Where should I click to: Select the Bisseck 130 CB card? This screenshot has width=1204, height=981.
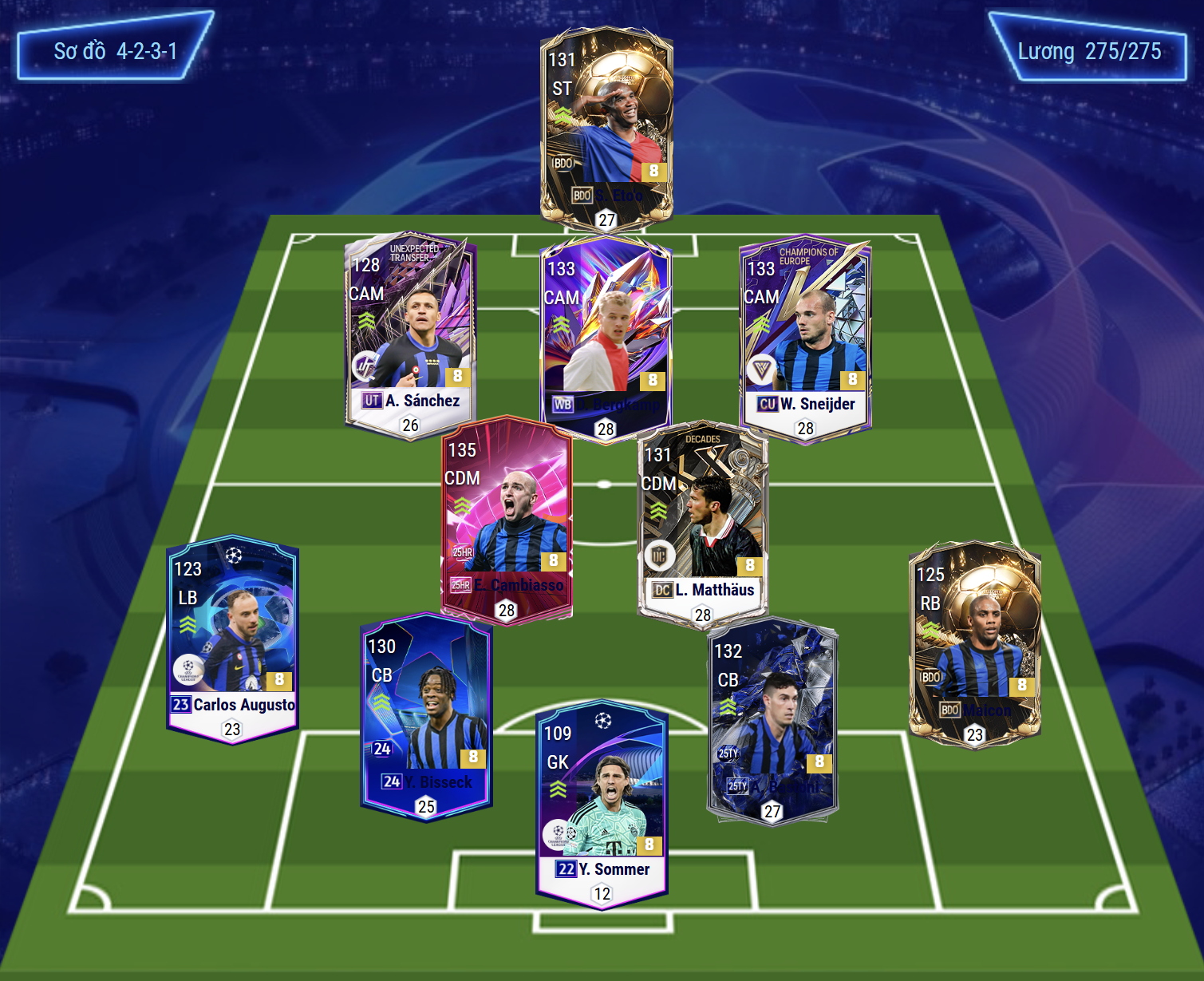pos(426,716)
